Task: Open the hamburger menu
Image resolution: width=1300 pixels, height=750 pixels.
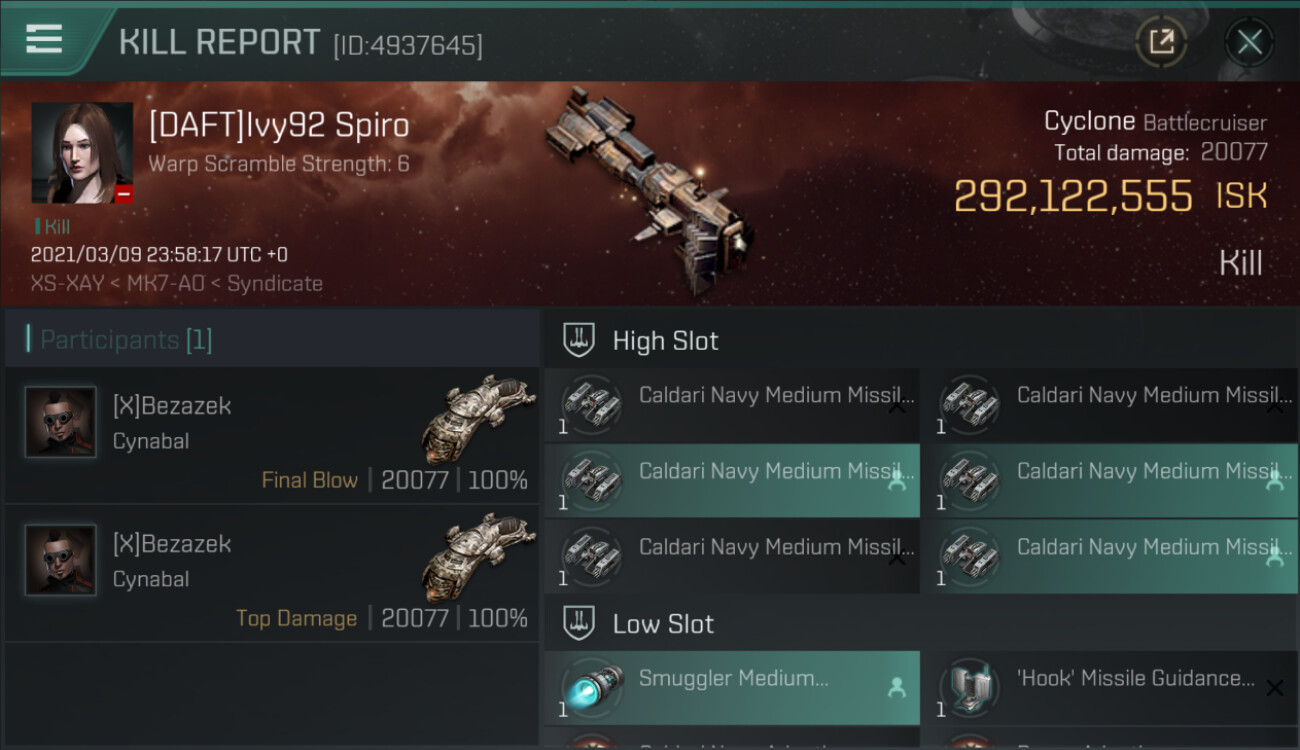Action: pyautogui.click(x=45, y=39)
